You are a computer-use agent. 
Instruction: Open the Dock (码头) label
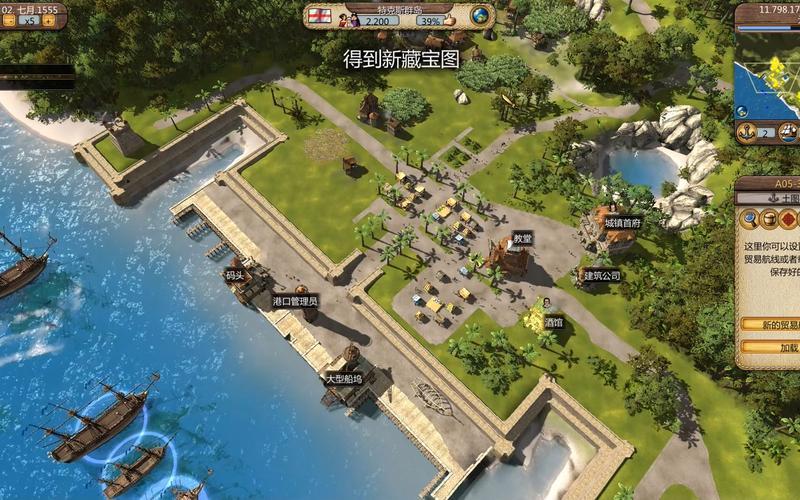[235, 274]
